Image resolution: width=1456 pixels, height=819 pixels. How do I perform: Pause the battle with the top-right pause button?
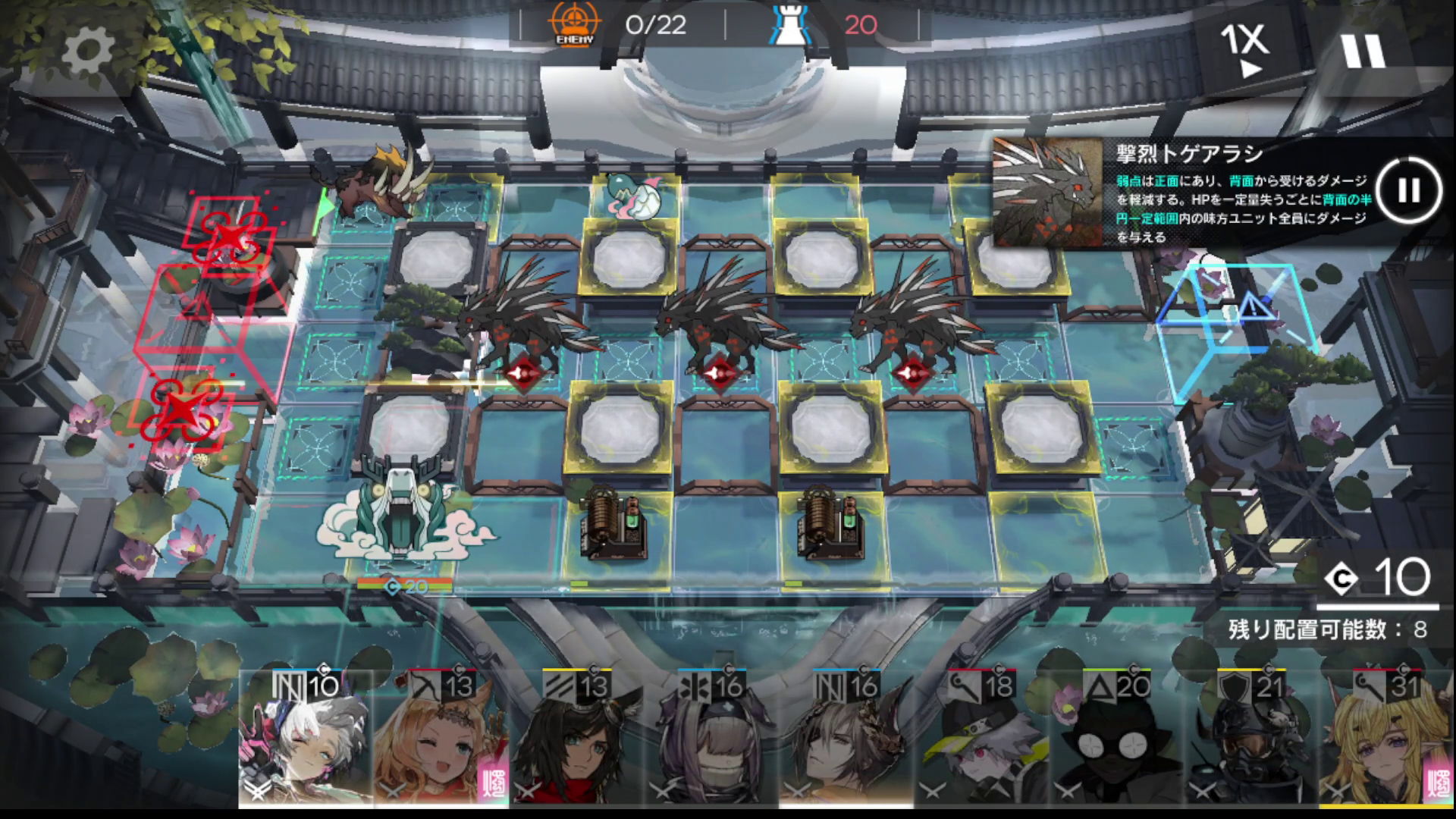[x=1363, y=50]
